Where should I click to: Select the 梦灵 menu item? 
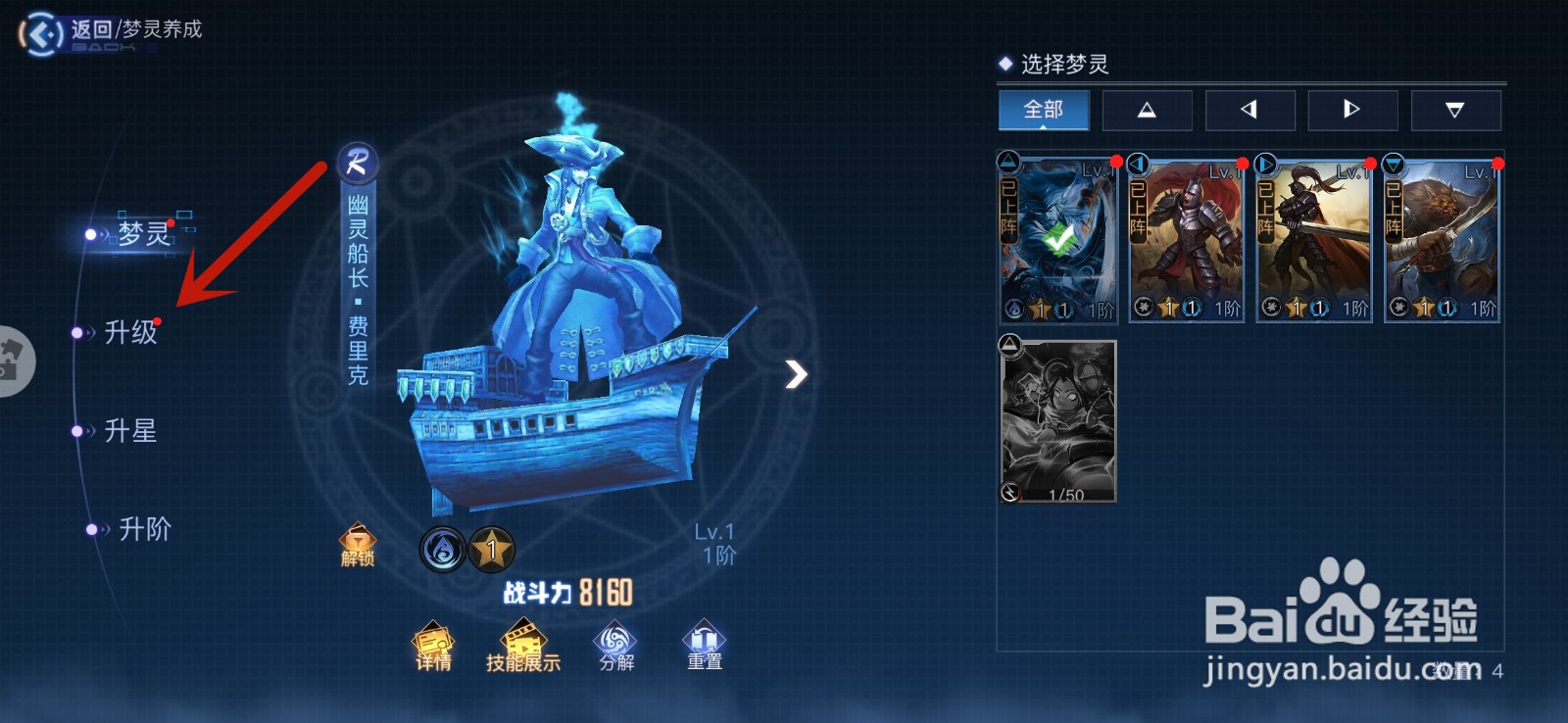point(141,233)
